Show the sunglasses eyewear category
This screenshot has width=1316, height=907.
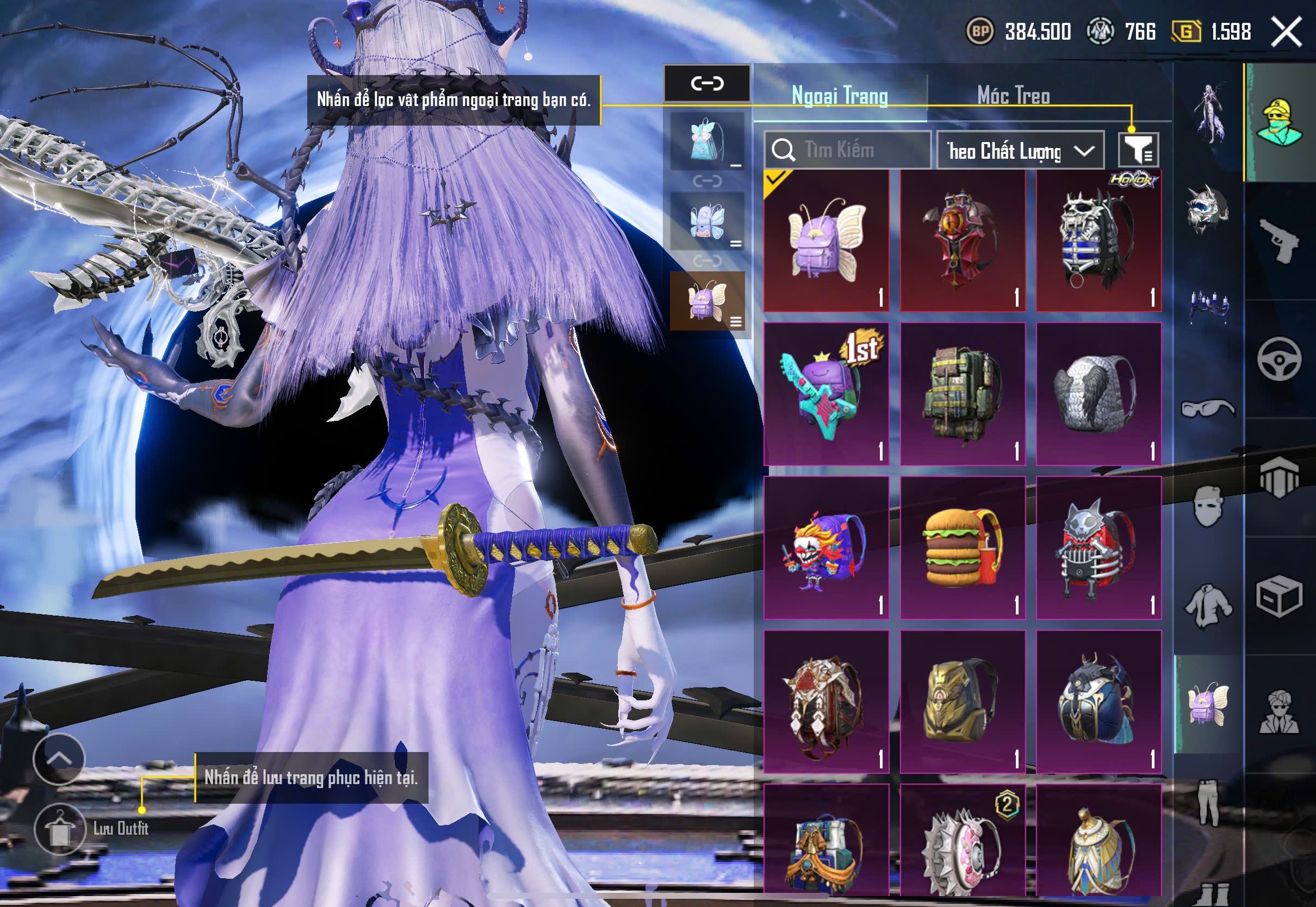[1207, 408]
